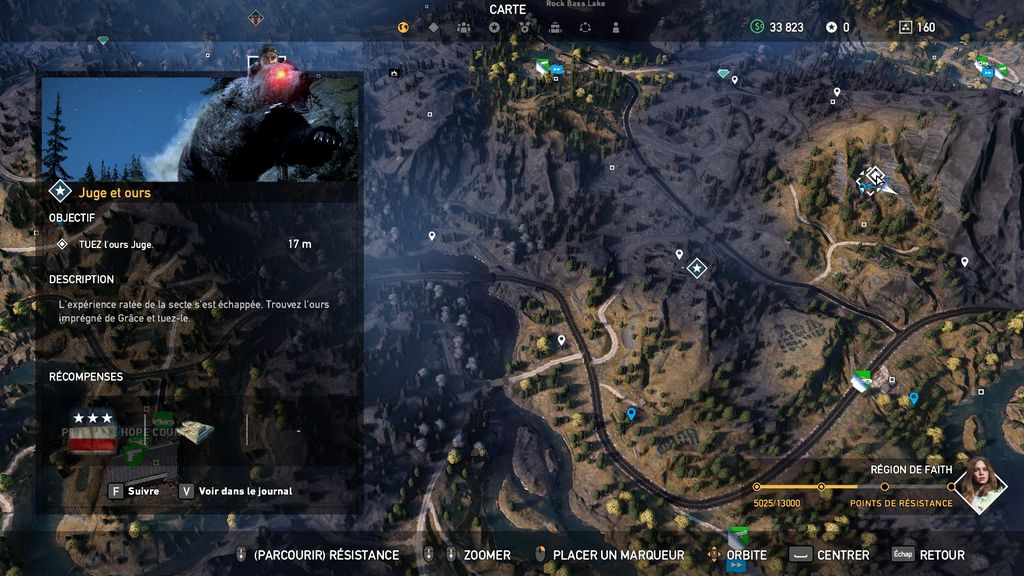Click Faith's portrait in the region panel
This screenshot has width=1024, height=576.
(x=979, y=485)
